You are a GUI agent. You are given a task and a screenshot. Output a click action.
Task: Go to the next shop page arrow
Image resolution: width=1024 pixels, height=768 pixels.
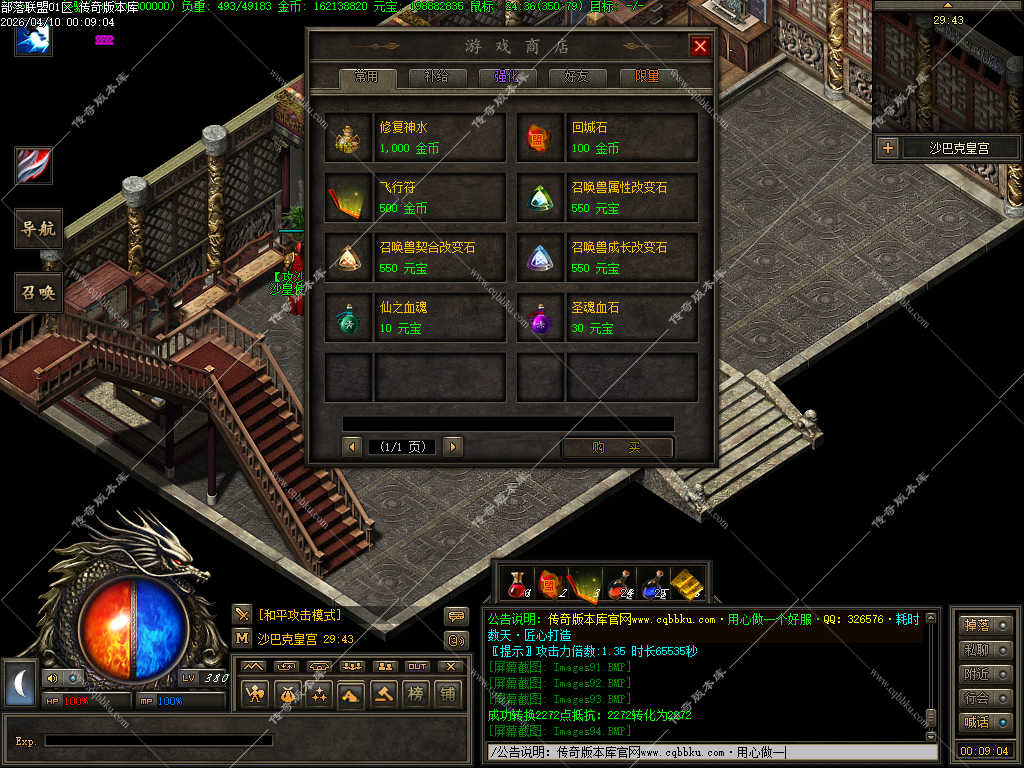(453, 447)
